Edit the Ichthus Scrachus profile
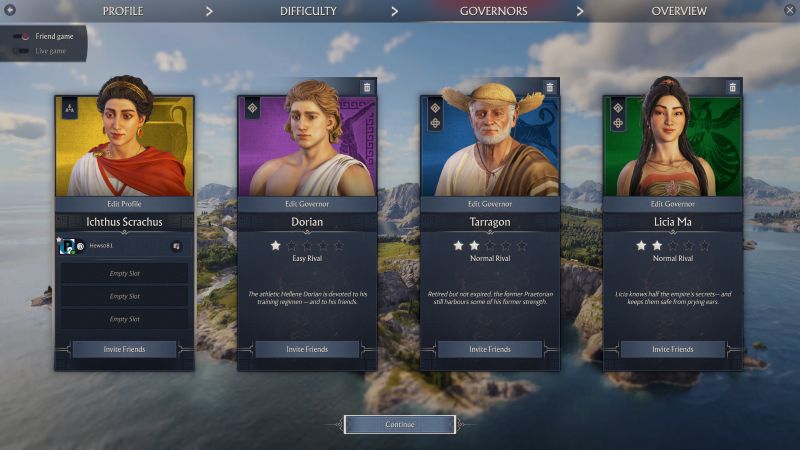800x450 pixels. (x=124, y=203)
